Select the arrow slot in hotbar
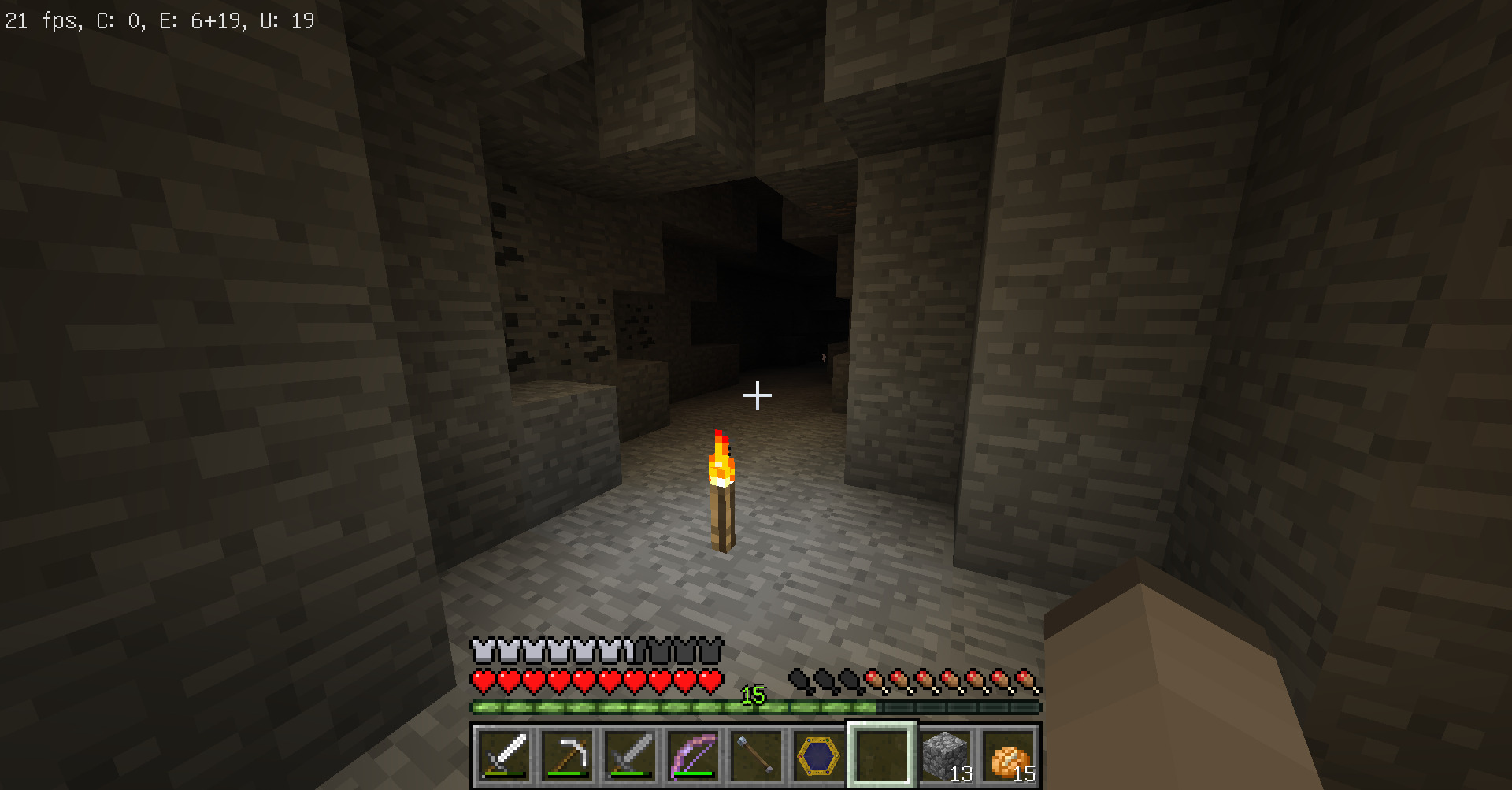 pyautogui.click(x=756, y=755)
